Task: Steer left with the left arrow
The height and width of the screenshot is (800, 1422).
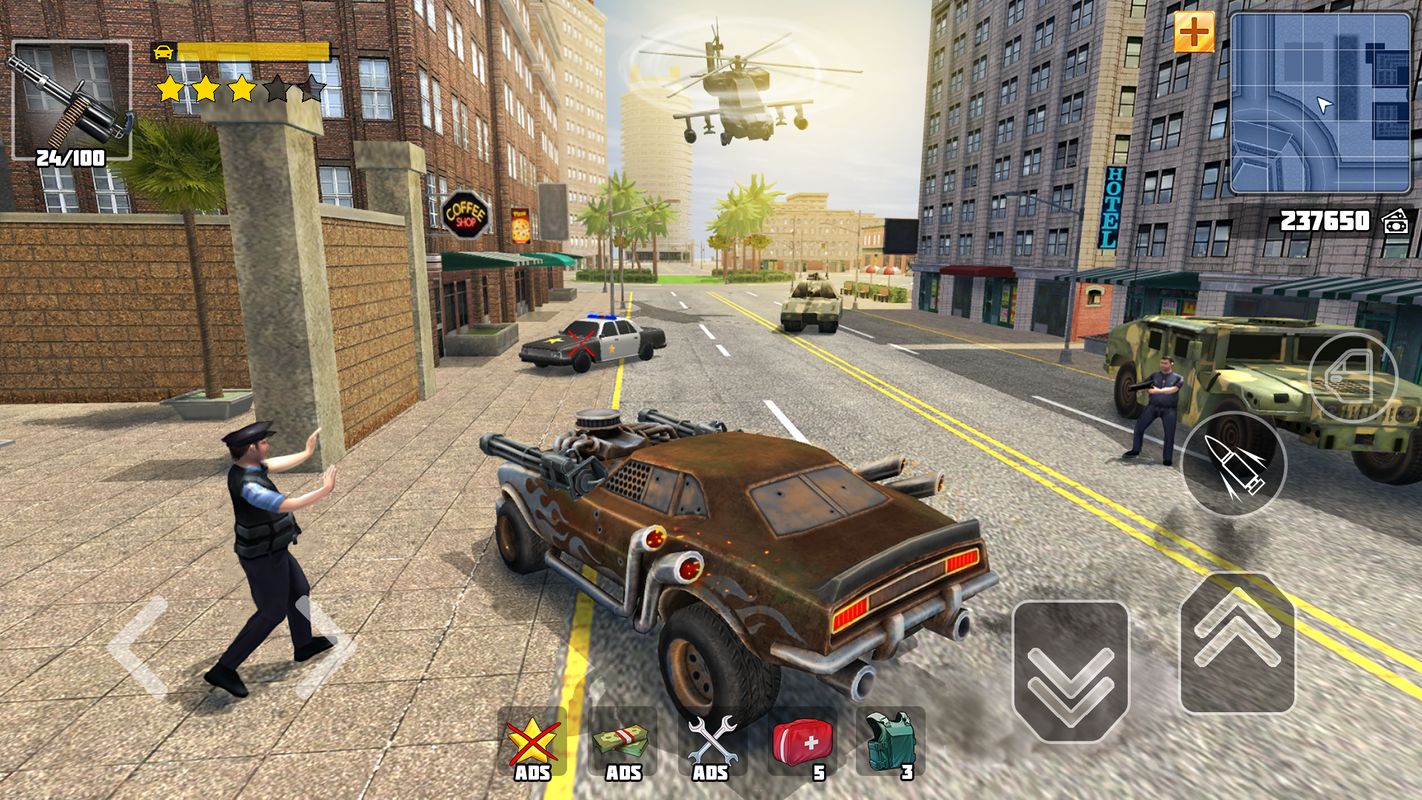Action: 138,646
